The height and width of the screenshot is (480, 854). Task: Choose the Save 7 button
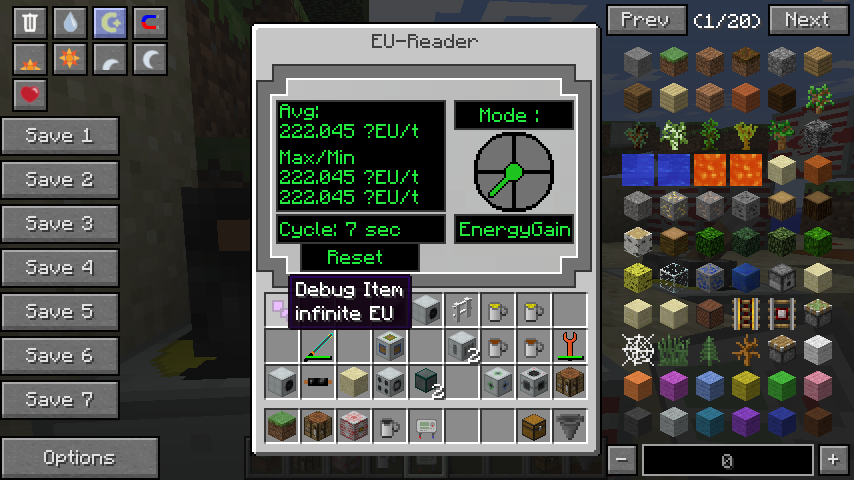pos(60,400)
